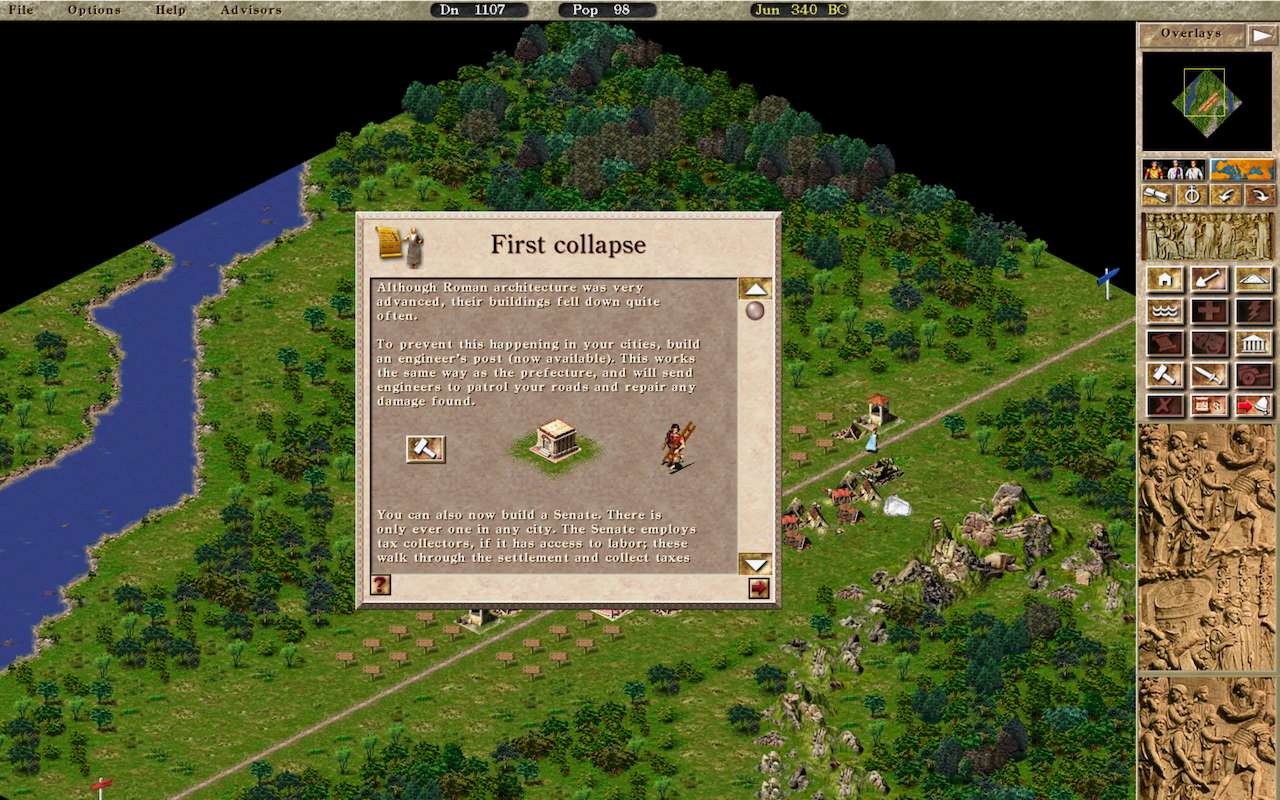Viewport: 1280px width, 800px height.
Task: Open the engineering structures hammer button
Action: click(1166, 375)
